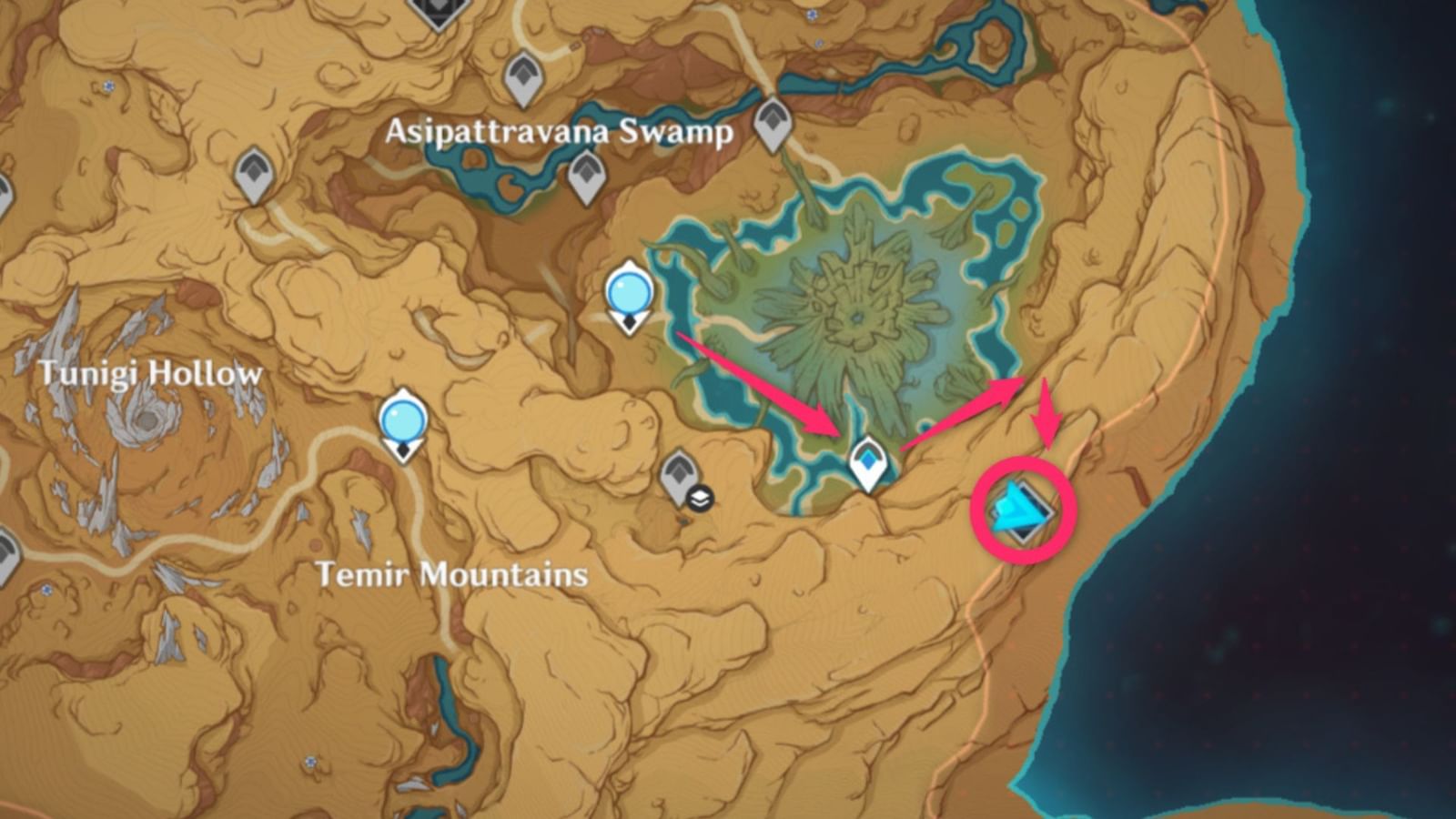Viewport: 1456px width, 819px height.
Task: Click the Asipattravana Swamp region label
Action: pyautogui.click(x=560, y=132)
